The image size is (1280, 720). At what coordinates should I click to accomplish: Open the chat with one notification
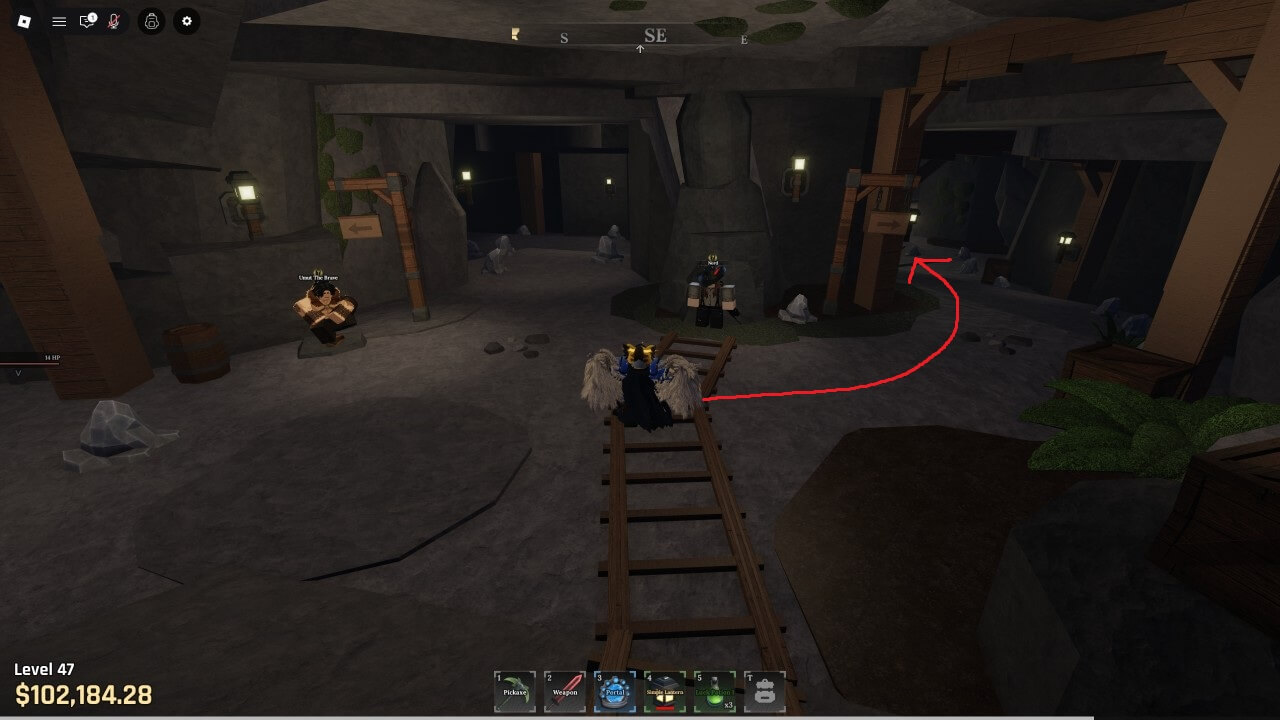tap(87, 21)
